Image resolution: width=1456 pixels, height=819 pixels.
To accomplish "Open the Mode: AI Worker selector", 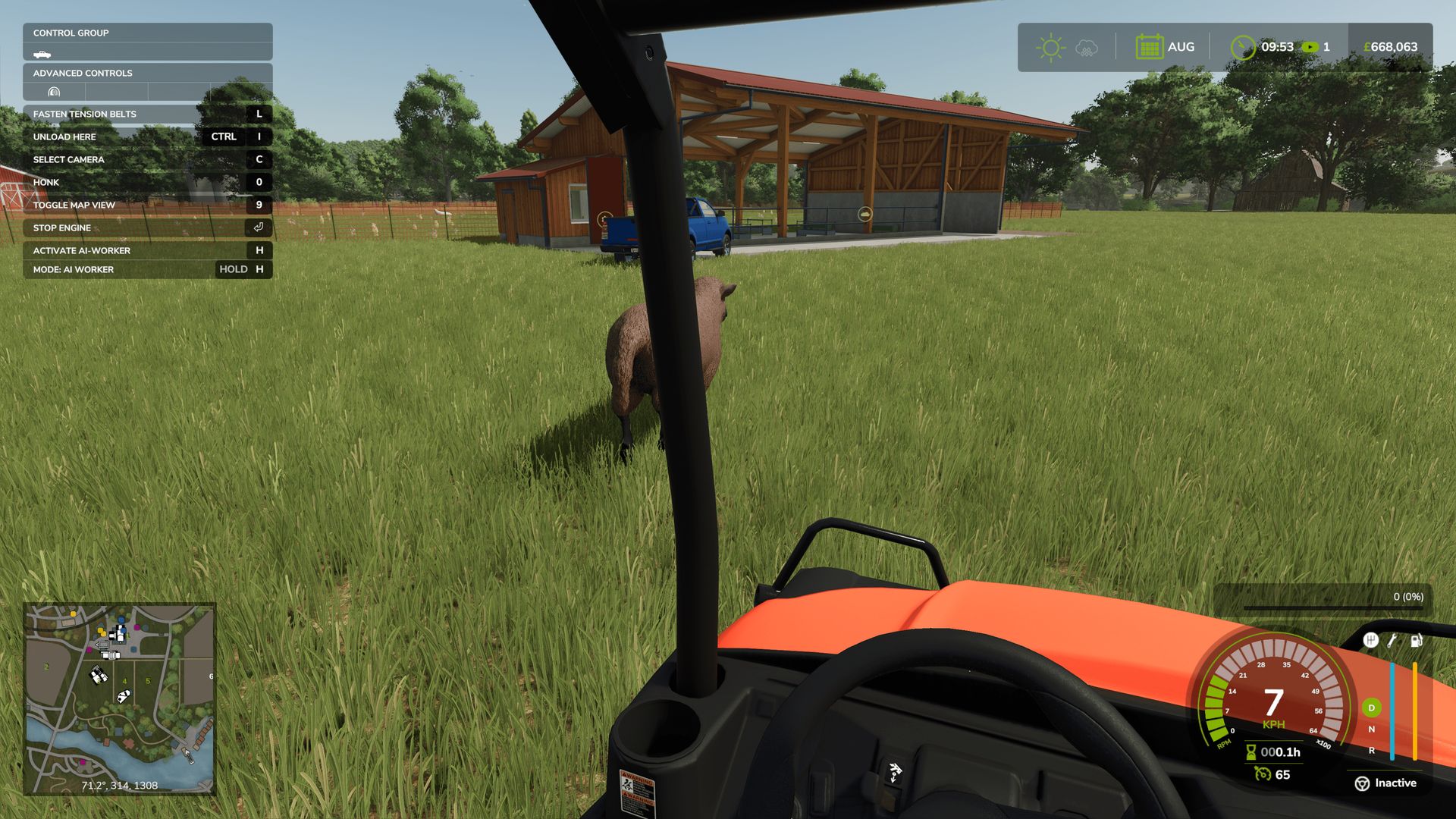I will tap(146, 269).
